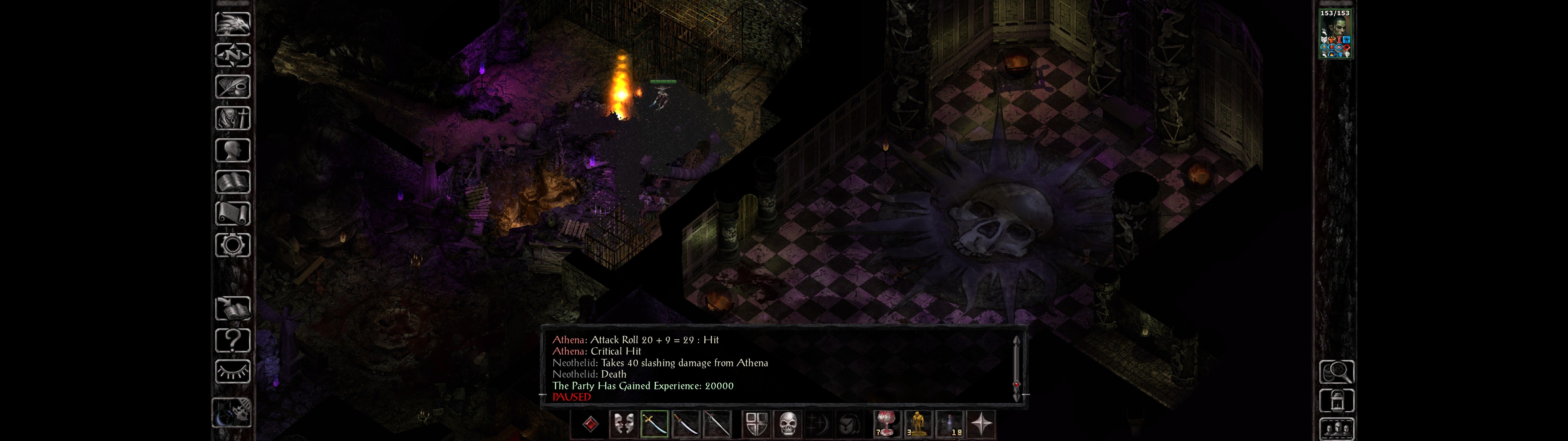This screenshot has width=1568, height=441.
Task: Show the character record head icon
Action: pos(232,150)
